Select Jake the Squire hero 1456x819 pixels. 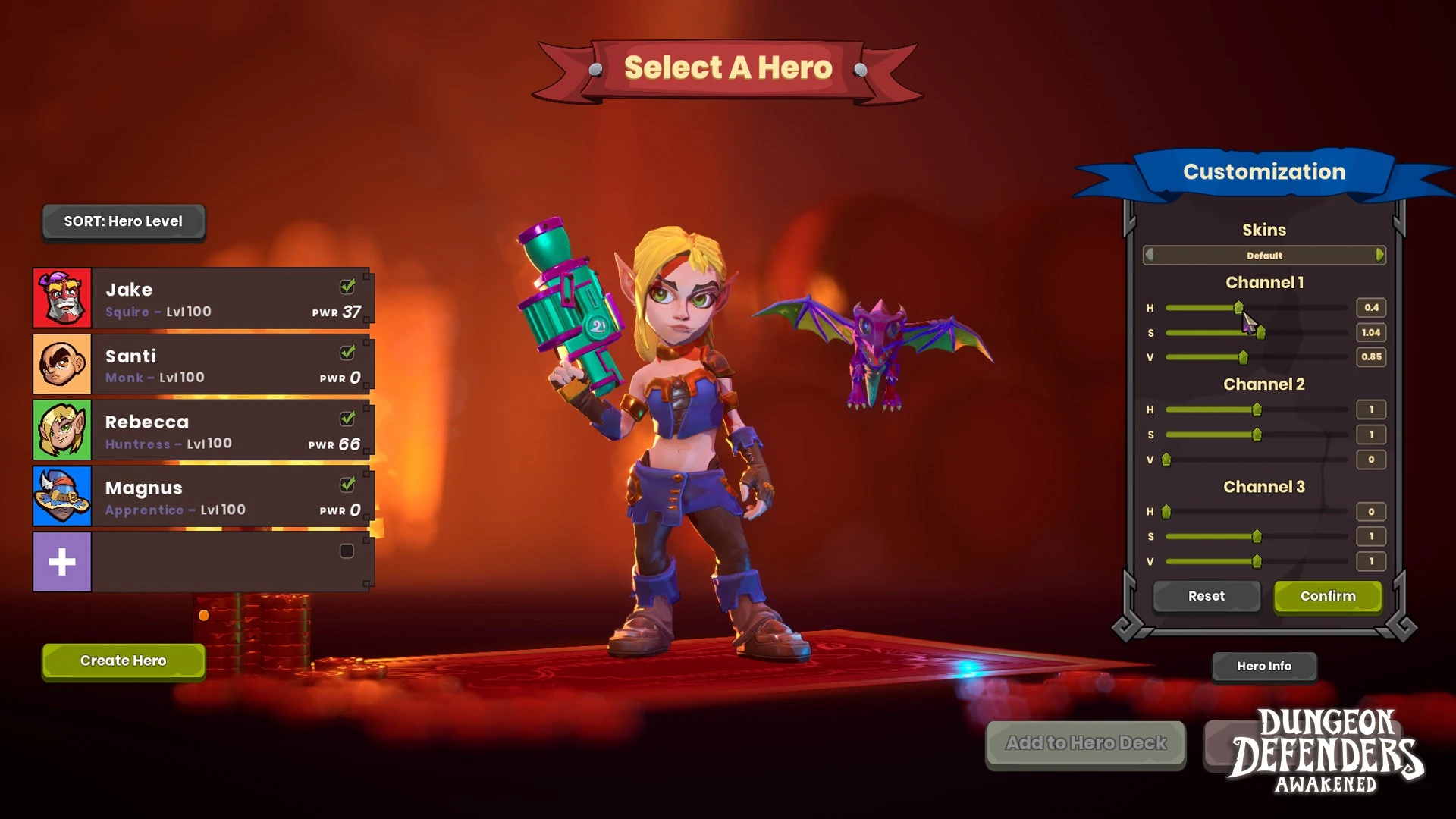point(202,299)
